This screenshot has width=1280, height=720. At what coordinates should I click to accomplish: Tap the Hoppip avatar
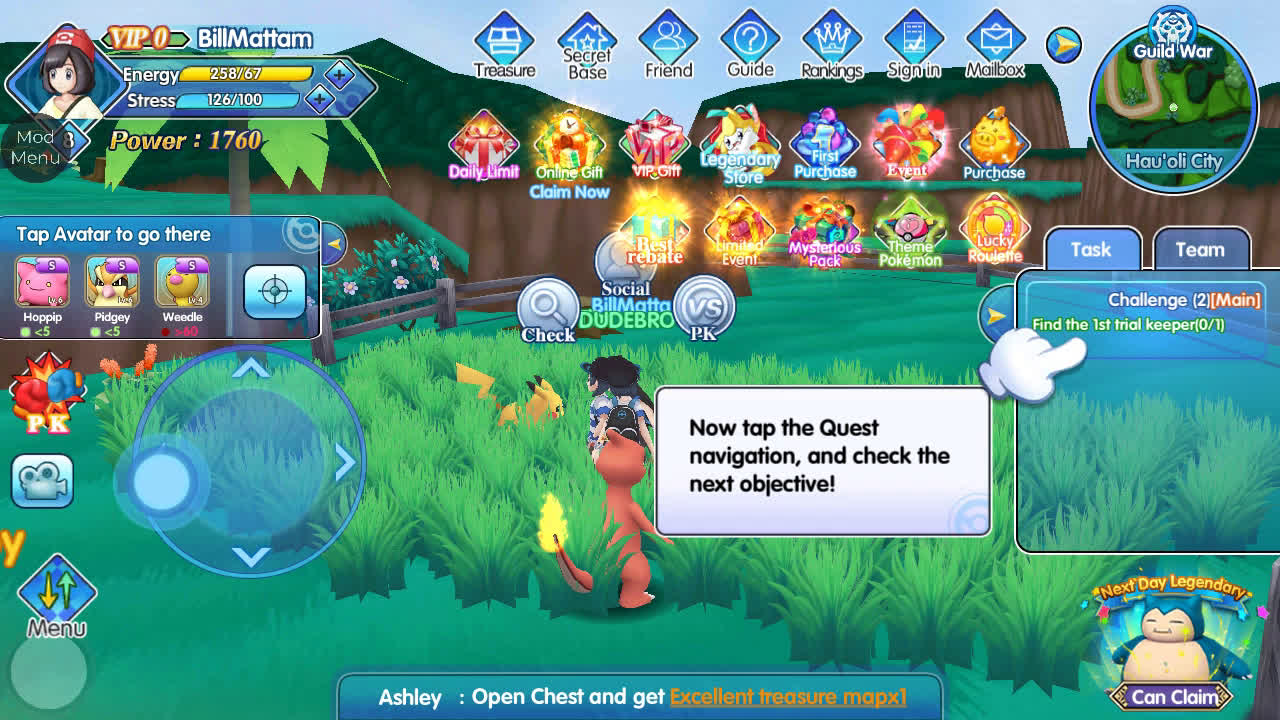pyautogui.click(x=42, y=286)
